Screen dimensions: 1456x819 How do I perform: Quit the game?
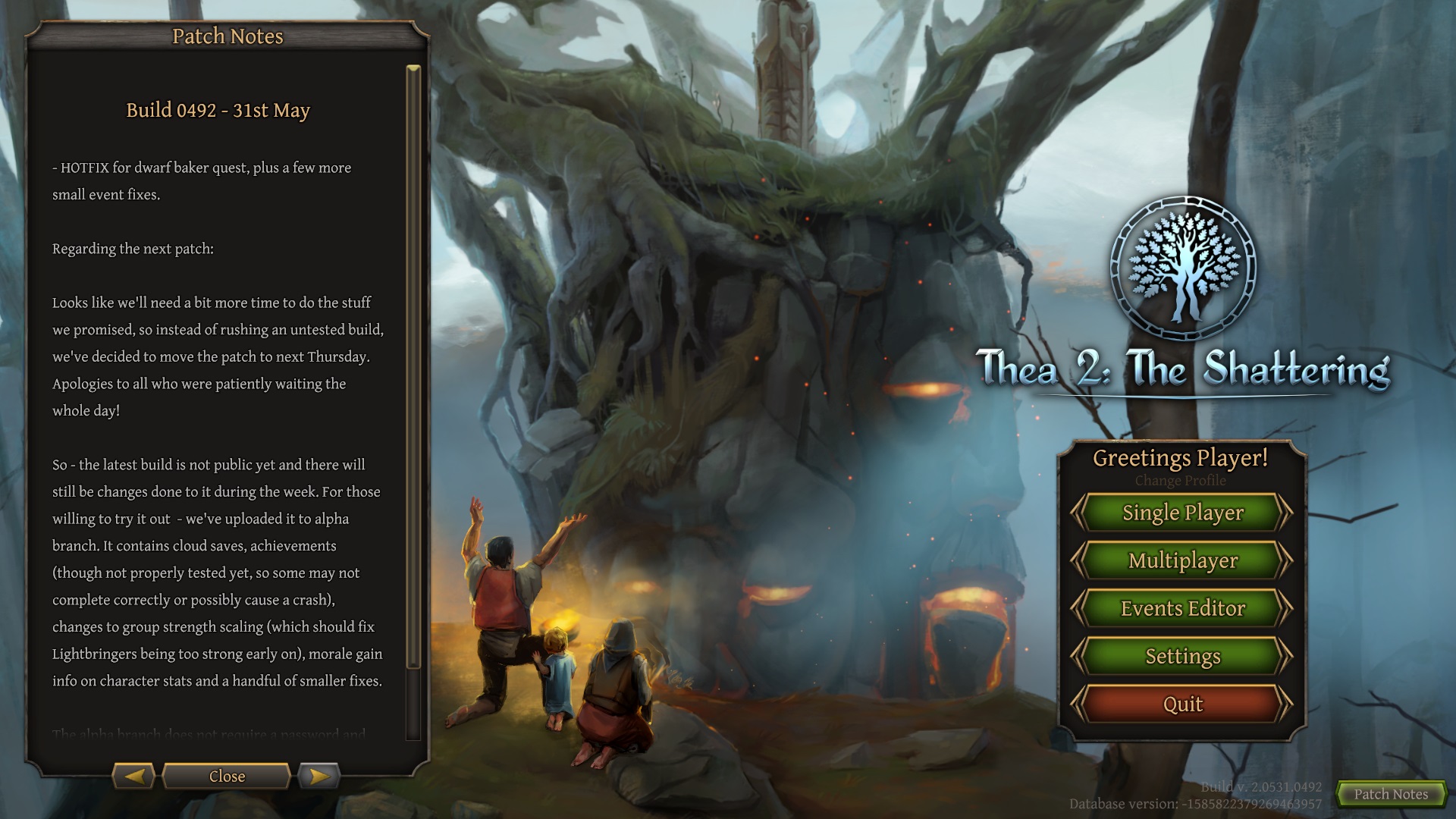pyautogui.click(x=1182, y=704)
